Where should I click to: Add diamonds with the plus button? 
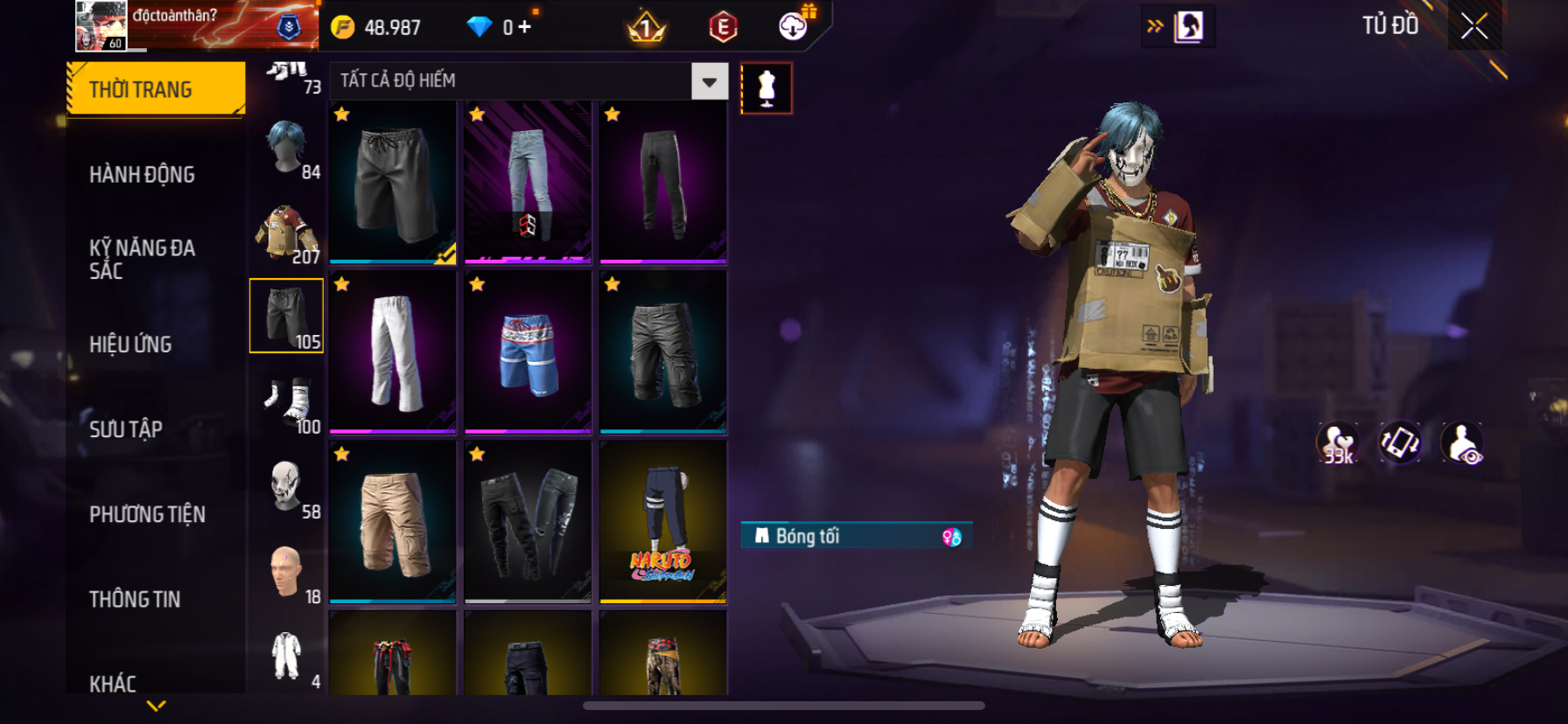(x=524, y=27)
